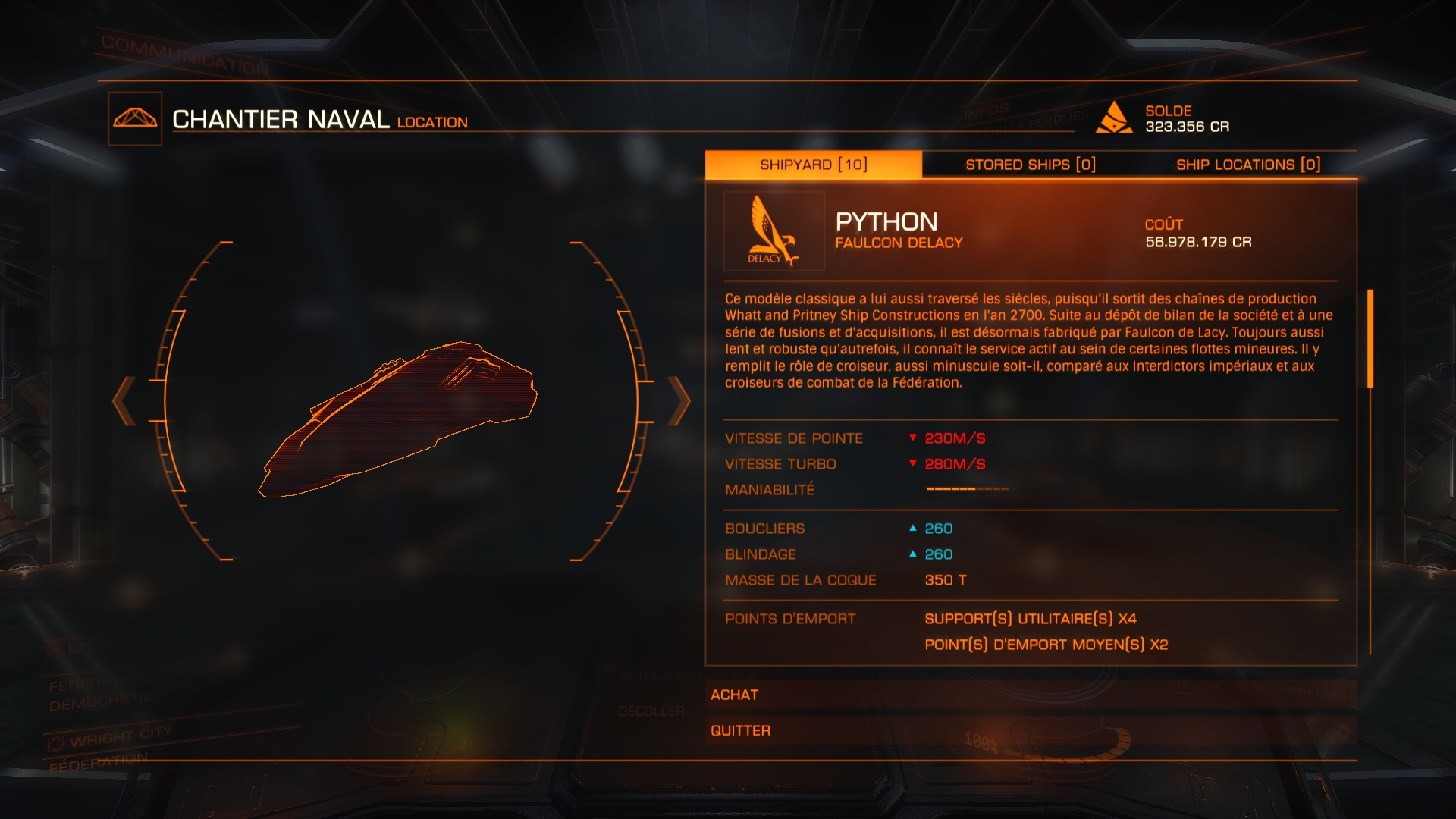Show the Ship Locations tab
This screenshot has height=819, width=1456.
[x=1247, y=165]
